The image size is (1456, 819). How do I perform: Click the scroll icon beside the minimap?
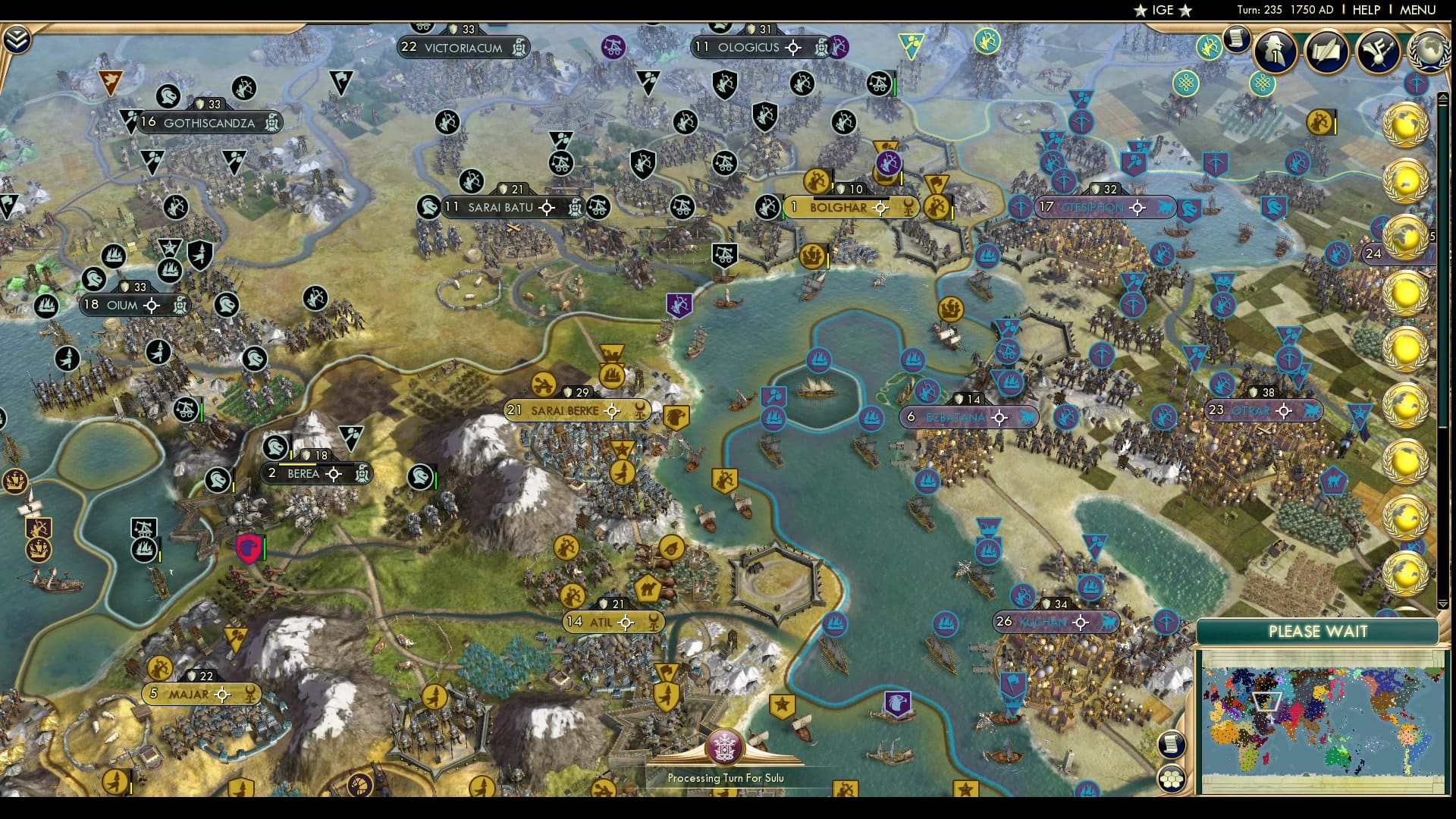[x=1173, y=745]
